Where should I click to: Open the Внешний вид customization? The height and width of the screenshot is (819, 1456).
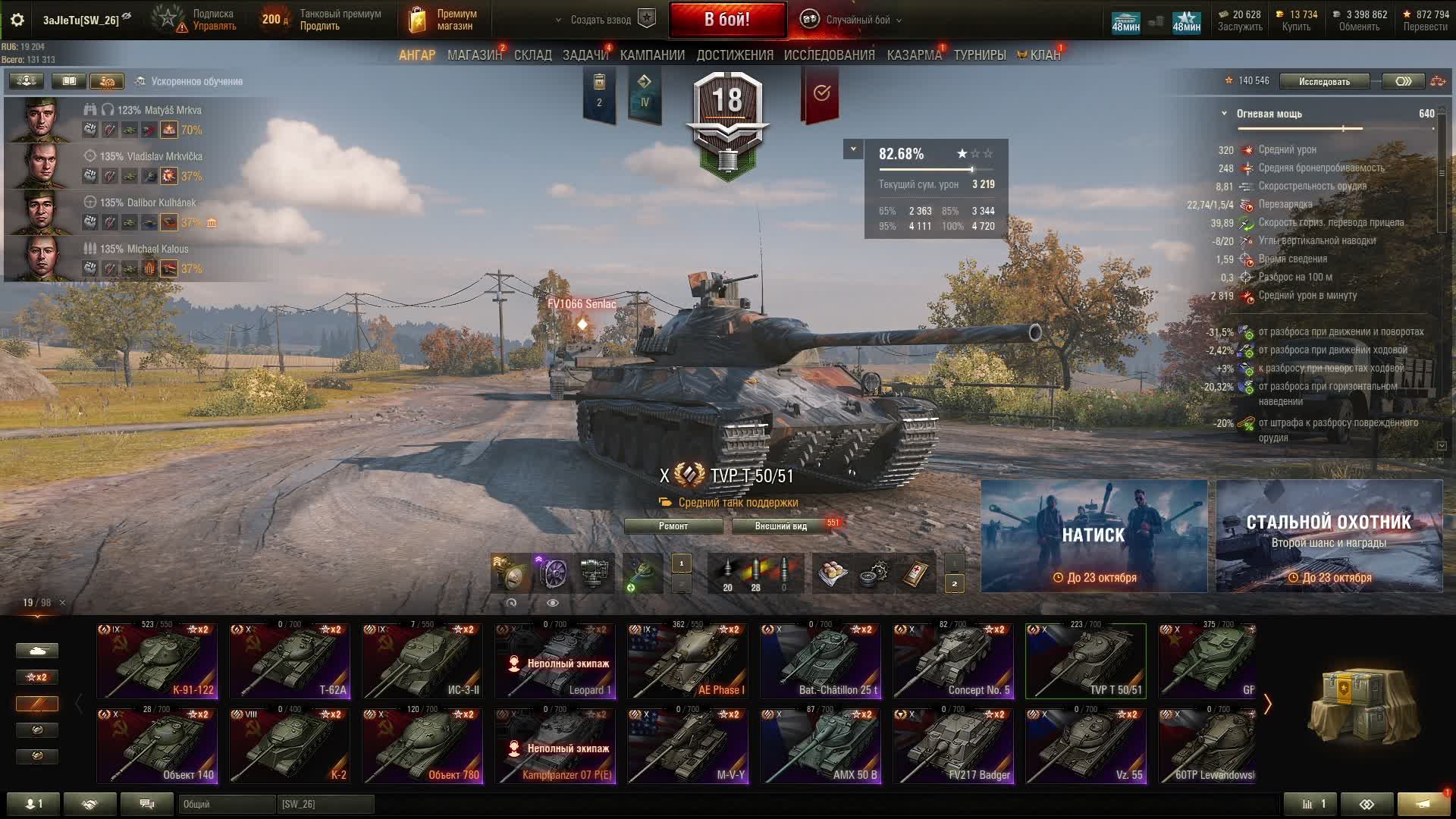click(x=780, y=526)
